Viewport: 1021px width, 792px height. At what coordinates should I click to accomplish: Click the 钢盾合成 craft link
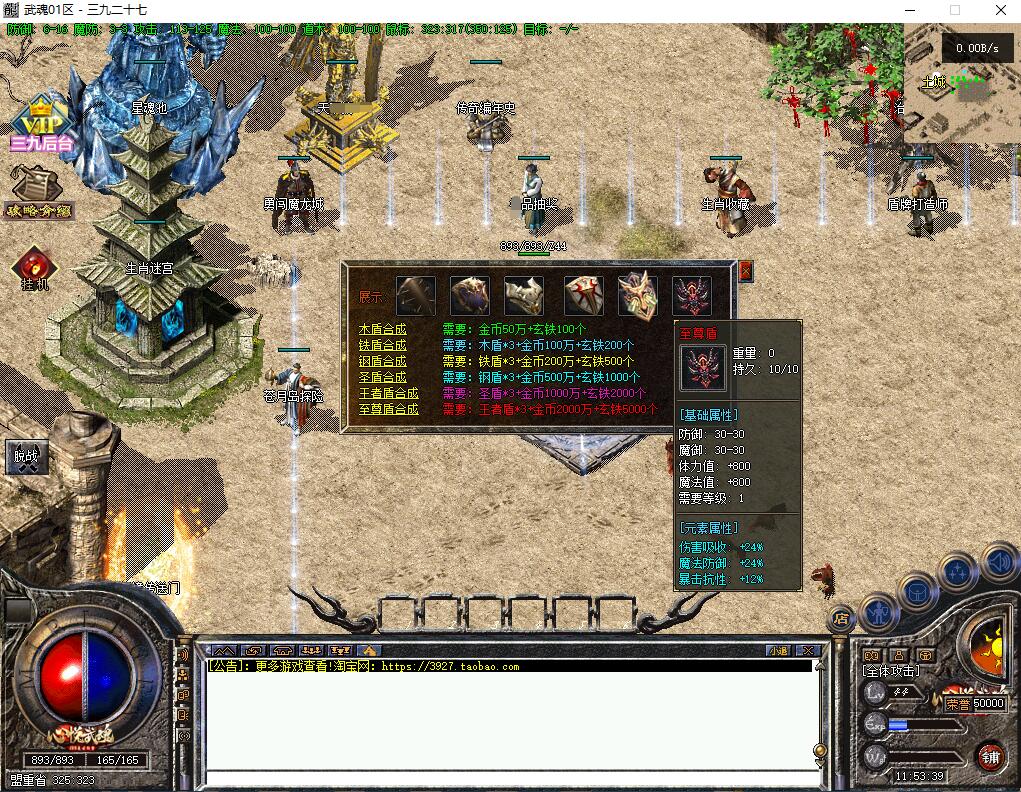point(383,361)
